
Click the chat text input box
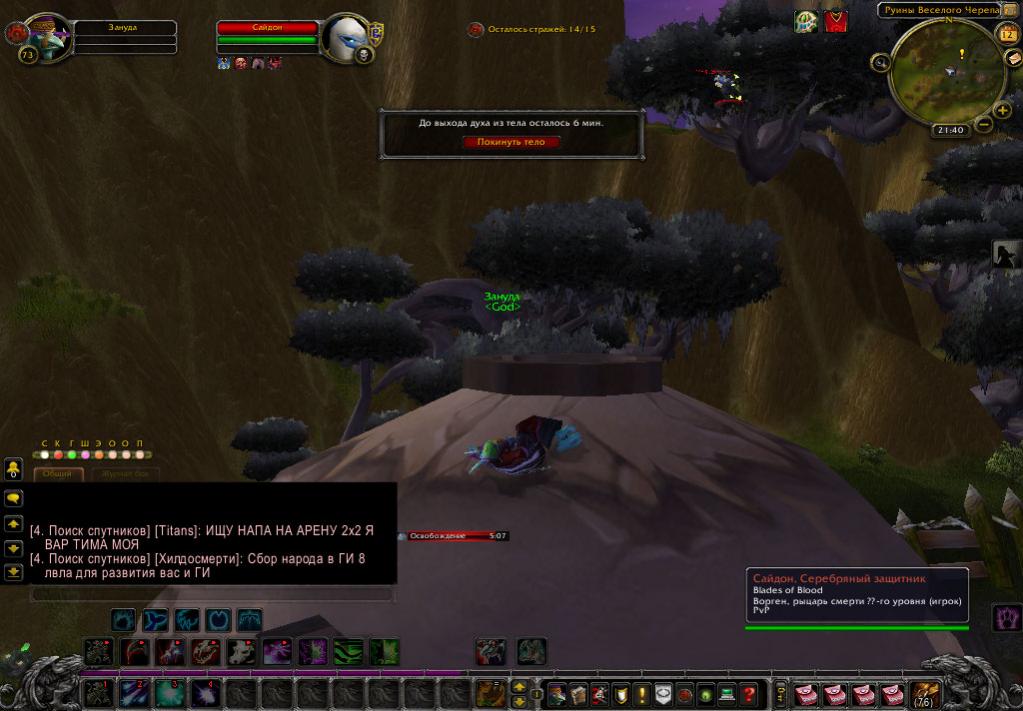pos(212,594)
